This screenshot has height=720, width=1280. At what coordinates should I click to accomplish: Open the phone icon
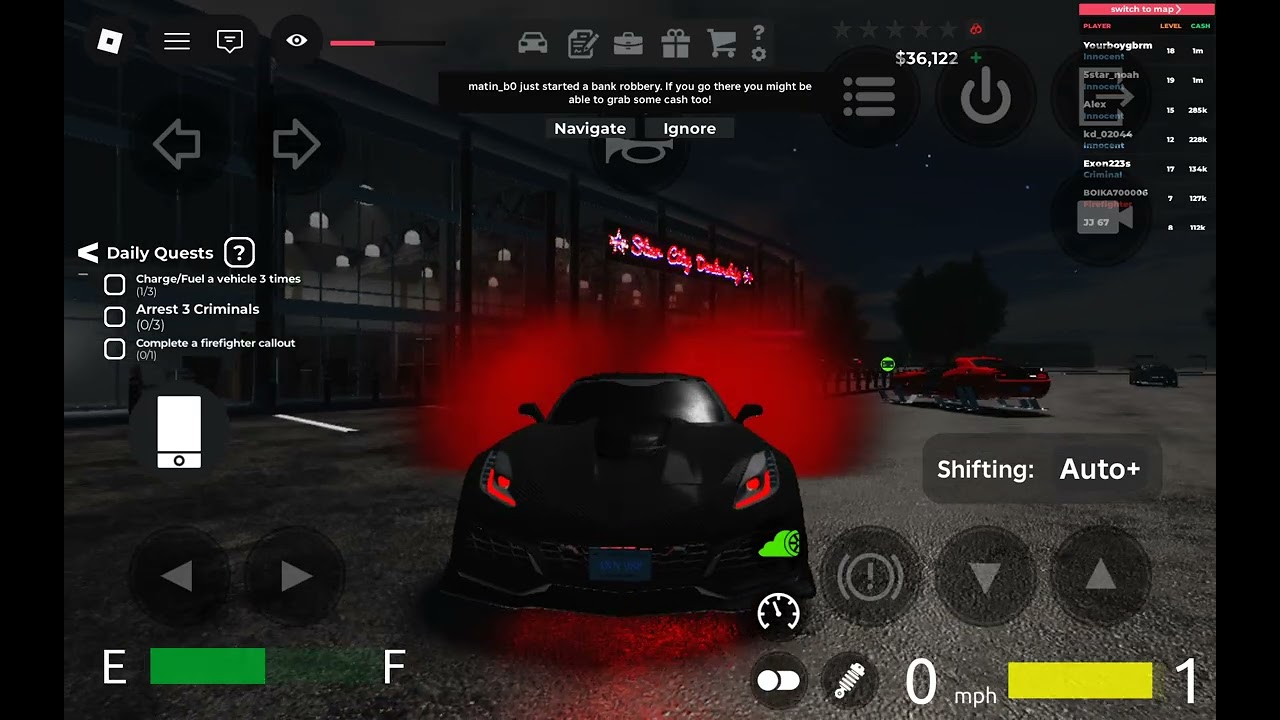(x=179, y=432)
